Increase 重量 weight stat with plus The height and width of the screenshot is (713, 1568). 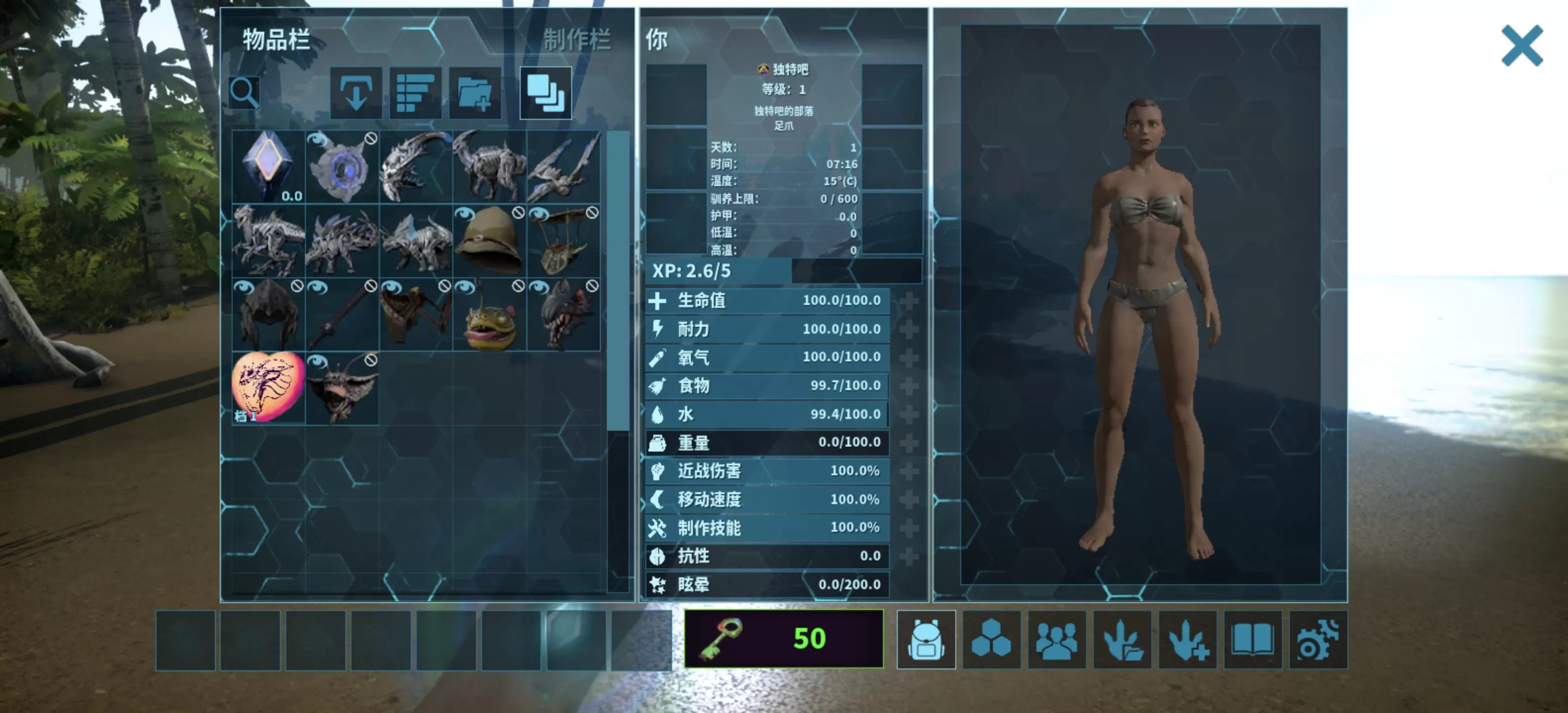909,443
